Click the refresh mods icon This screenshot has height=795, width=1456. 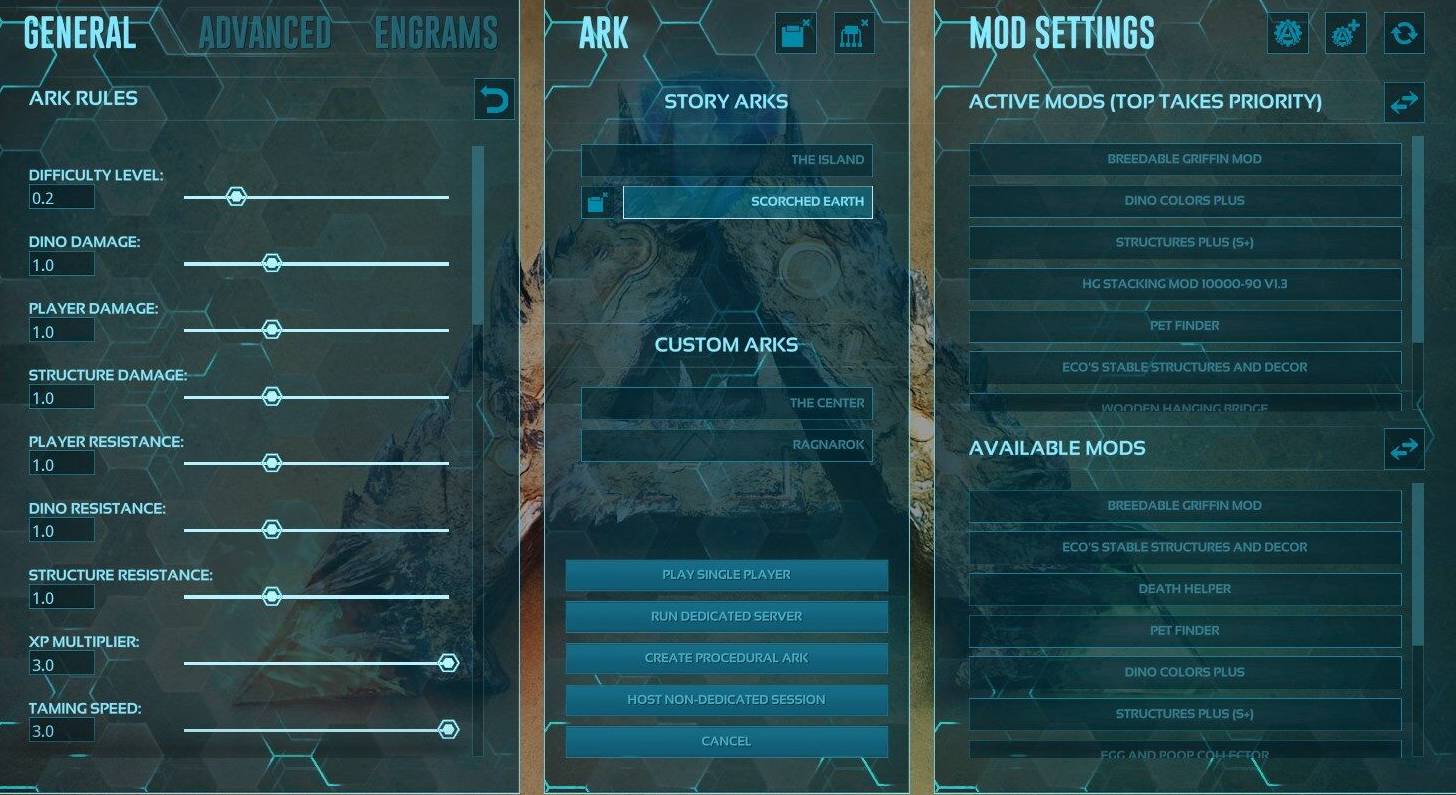(1404, 33)
